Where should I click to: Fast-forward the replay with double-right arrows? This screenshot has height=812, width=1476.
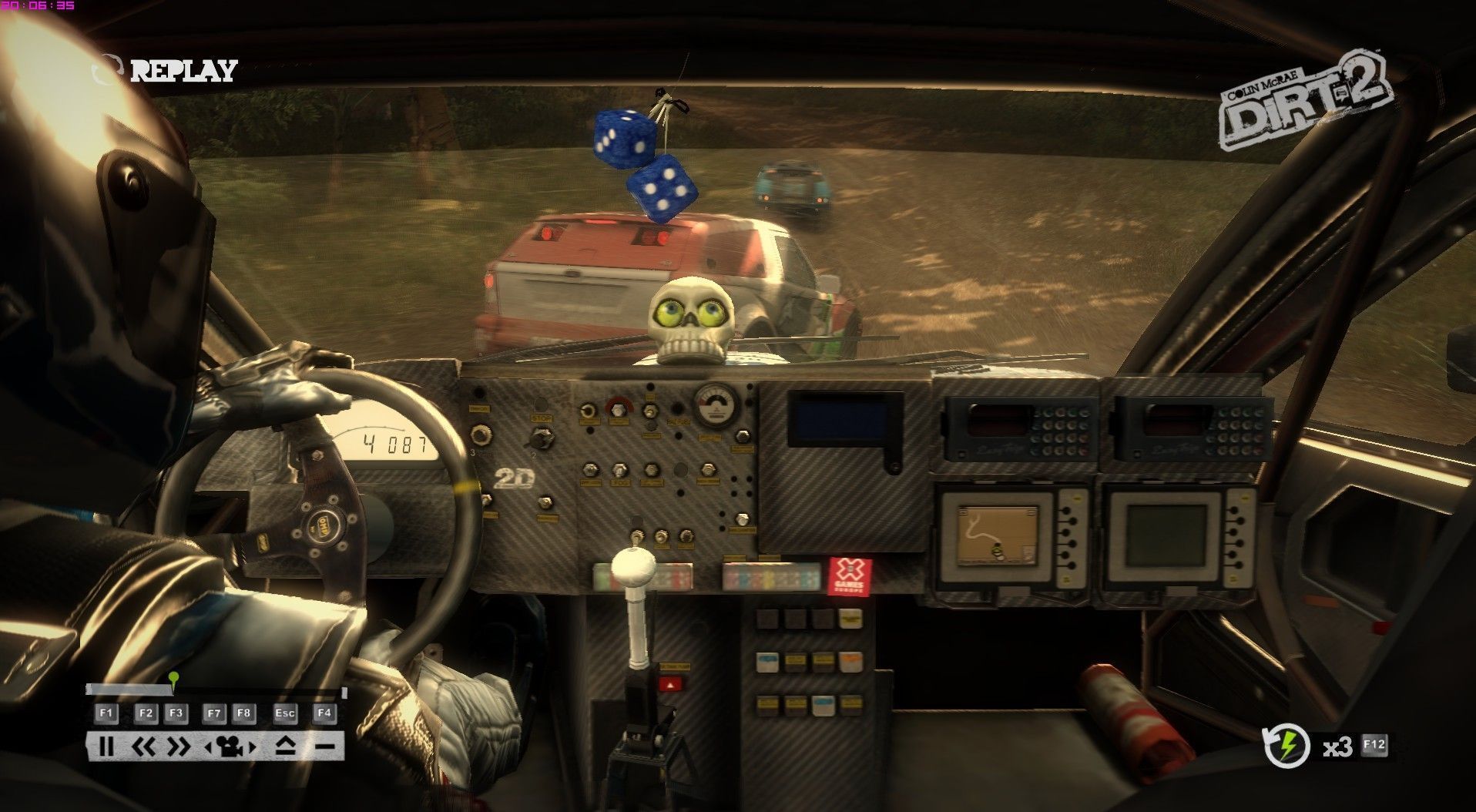[x=178, y=746]
